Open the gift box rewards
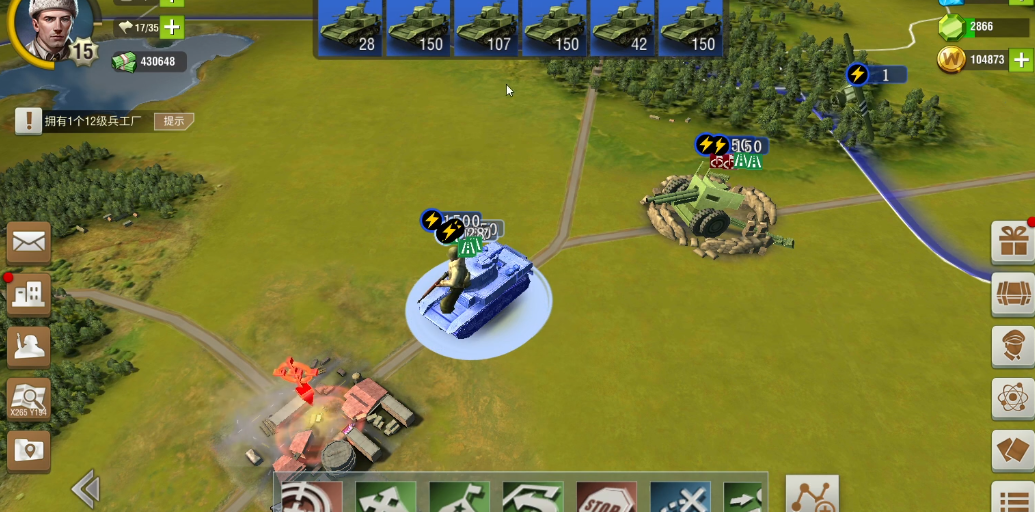Image resolution: width=1035 pixels, height=512 pixels. click(1013, 241)
